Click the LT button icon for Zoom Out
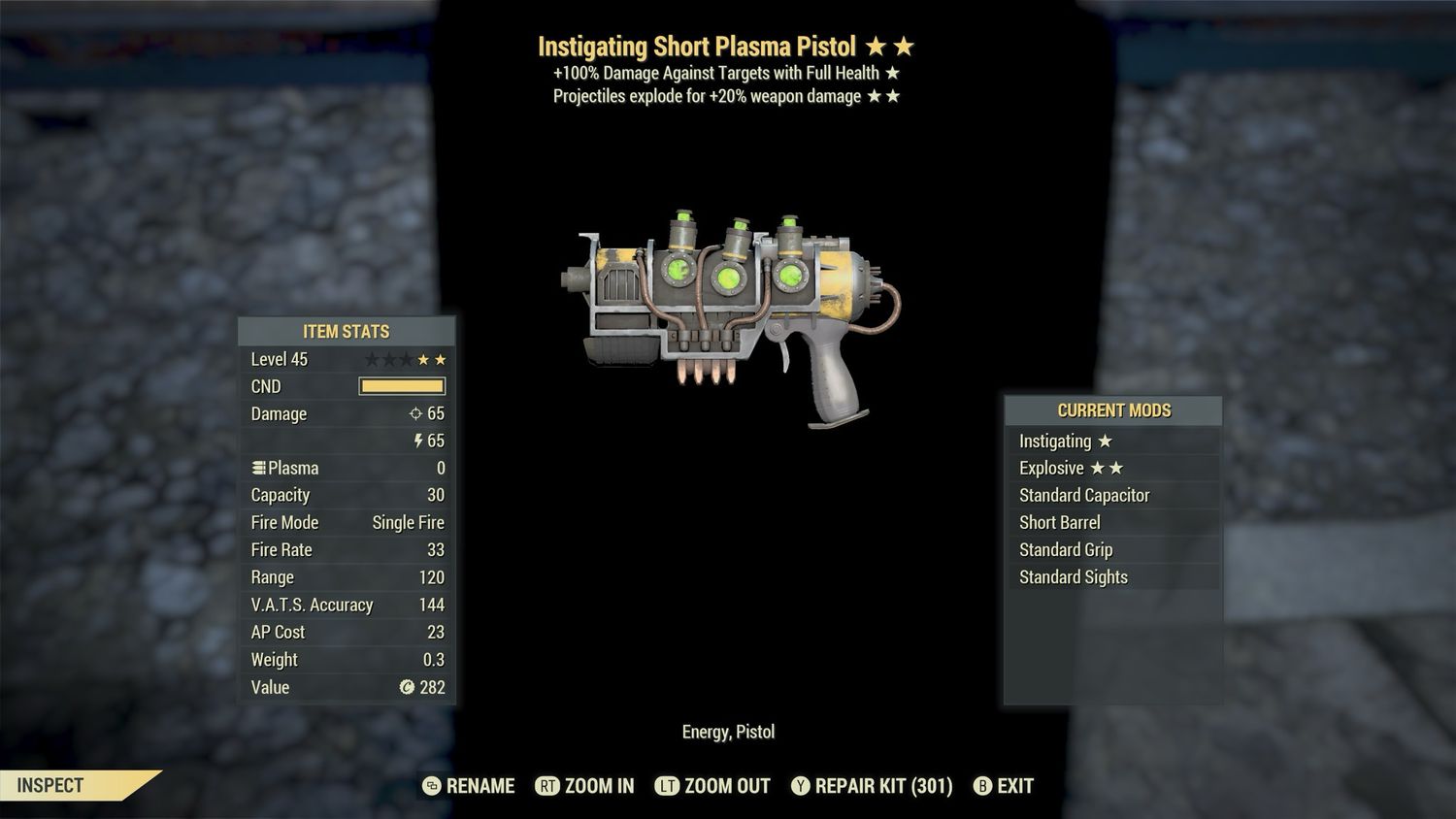Viewport: 1456px width, 819px height. 668,786
